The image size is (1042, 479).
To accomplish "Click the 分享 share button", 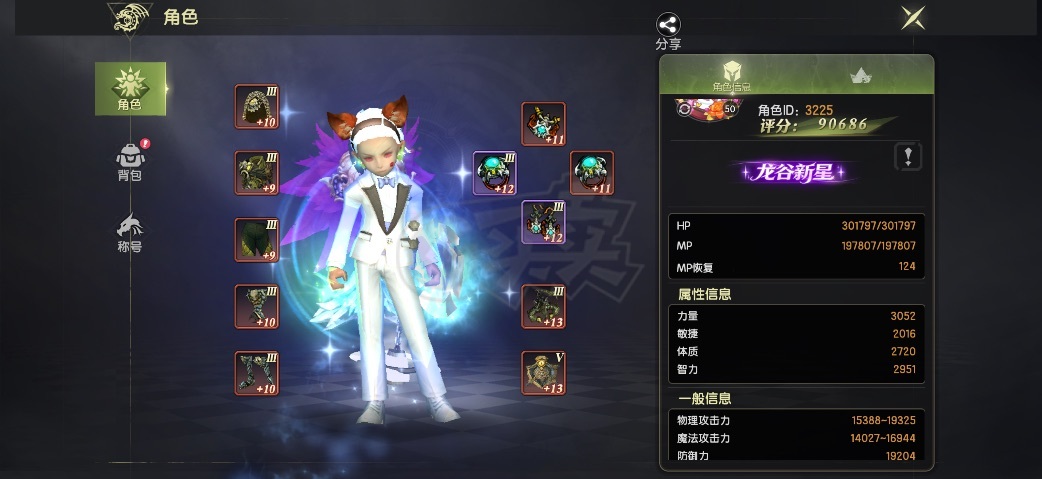I will 668,26.
